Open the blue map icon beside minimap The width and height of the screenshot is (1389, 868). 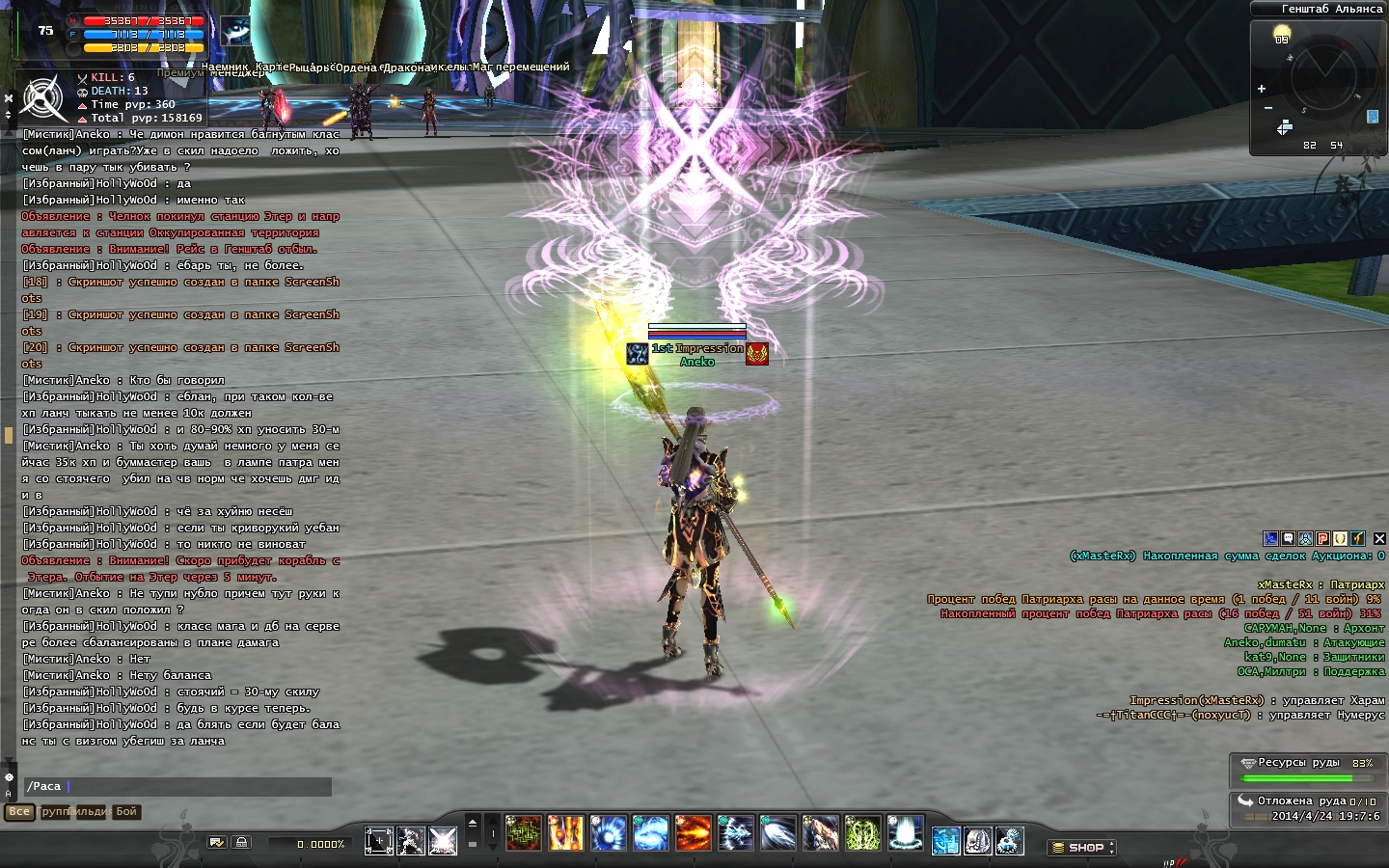(x=1373, y=117)
